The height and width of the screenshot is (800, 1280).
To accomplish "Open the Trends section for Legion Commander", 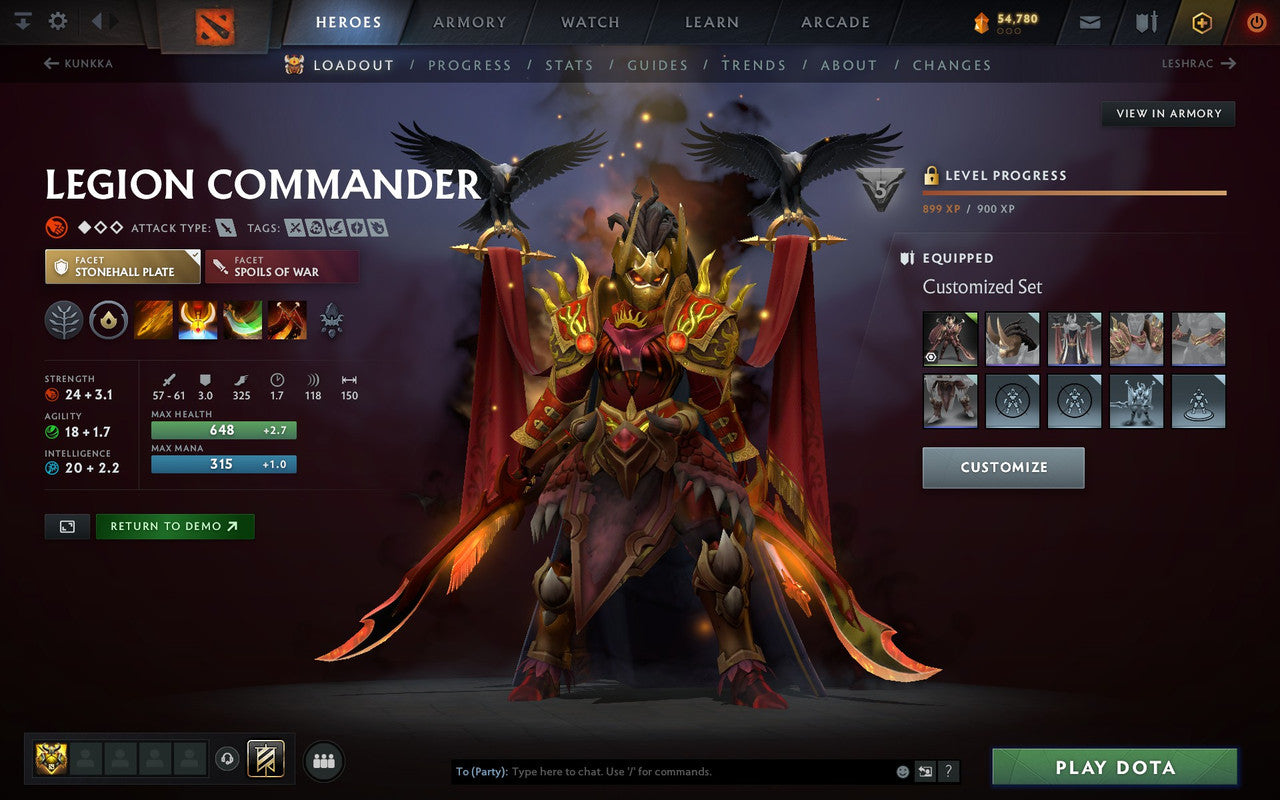I will [754, 65].
